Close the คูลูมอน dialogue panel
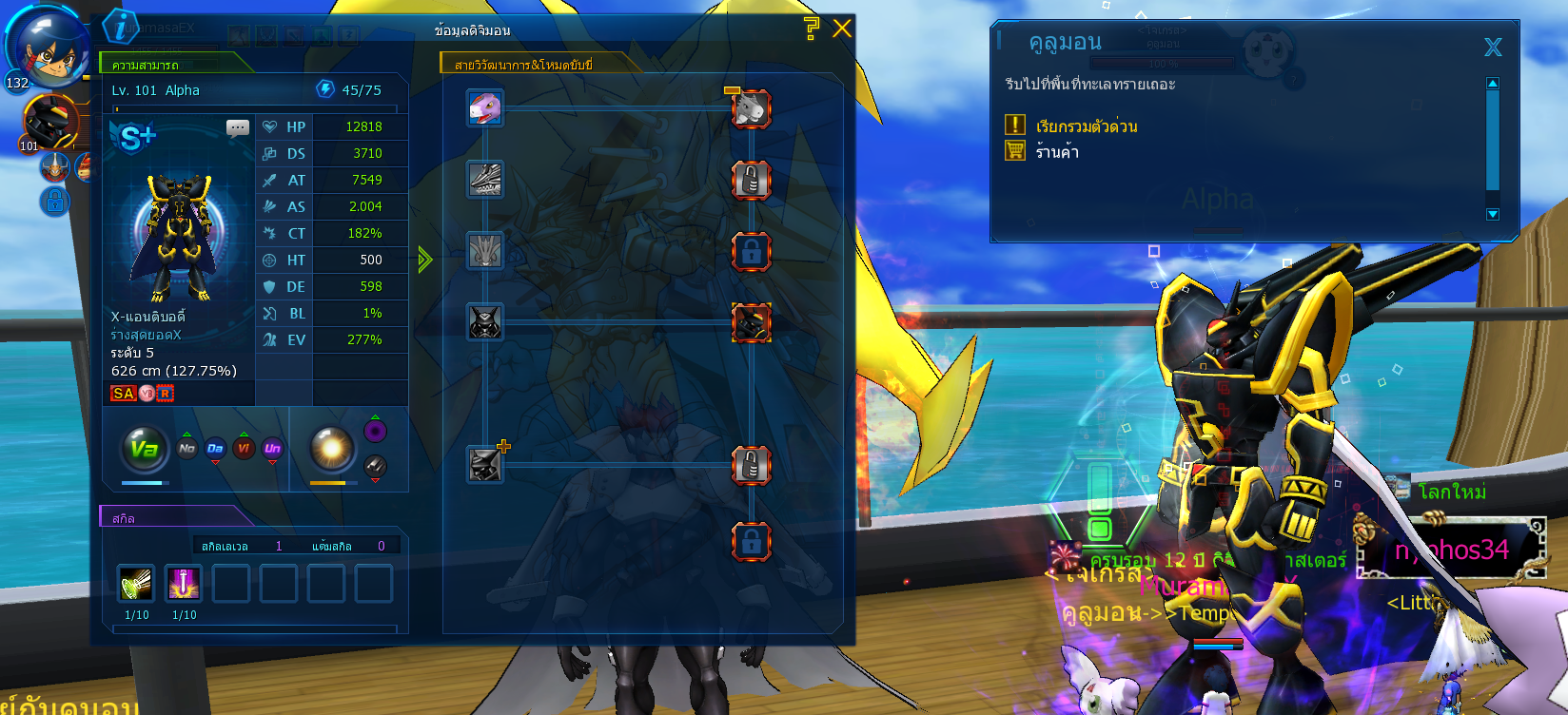The height and width of the screenshot is (715, 1568). [x=1493, y=47]
